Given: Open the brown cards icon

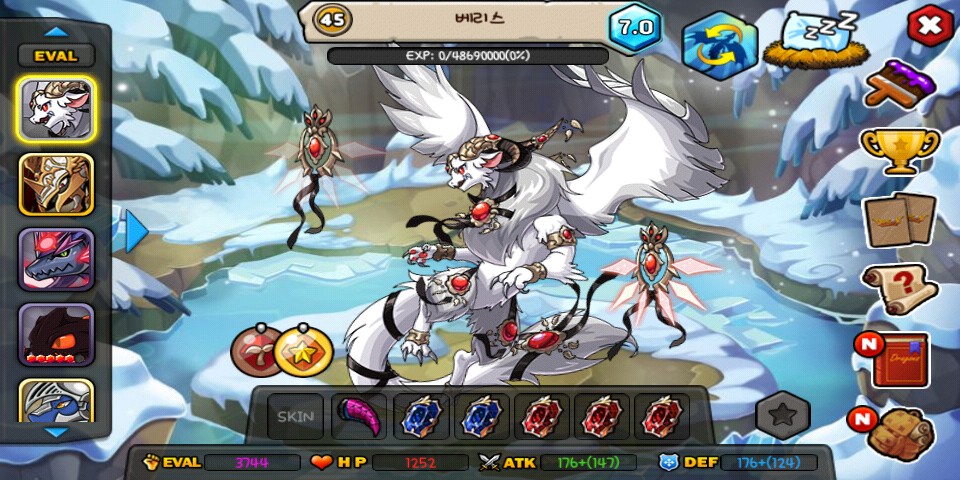Looking at the screenshot, I should coord(899,220).
